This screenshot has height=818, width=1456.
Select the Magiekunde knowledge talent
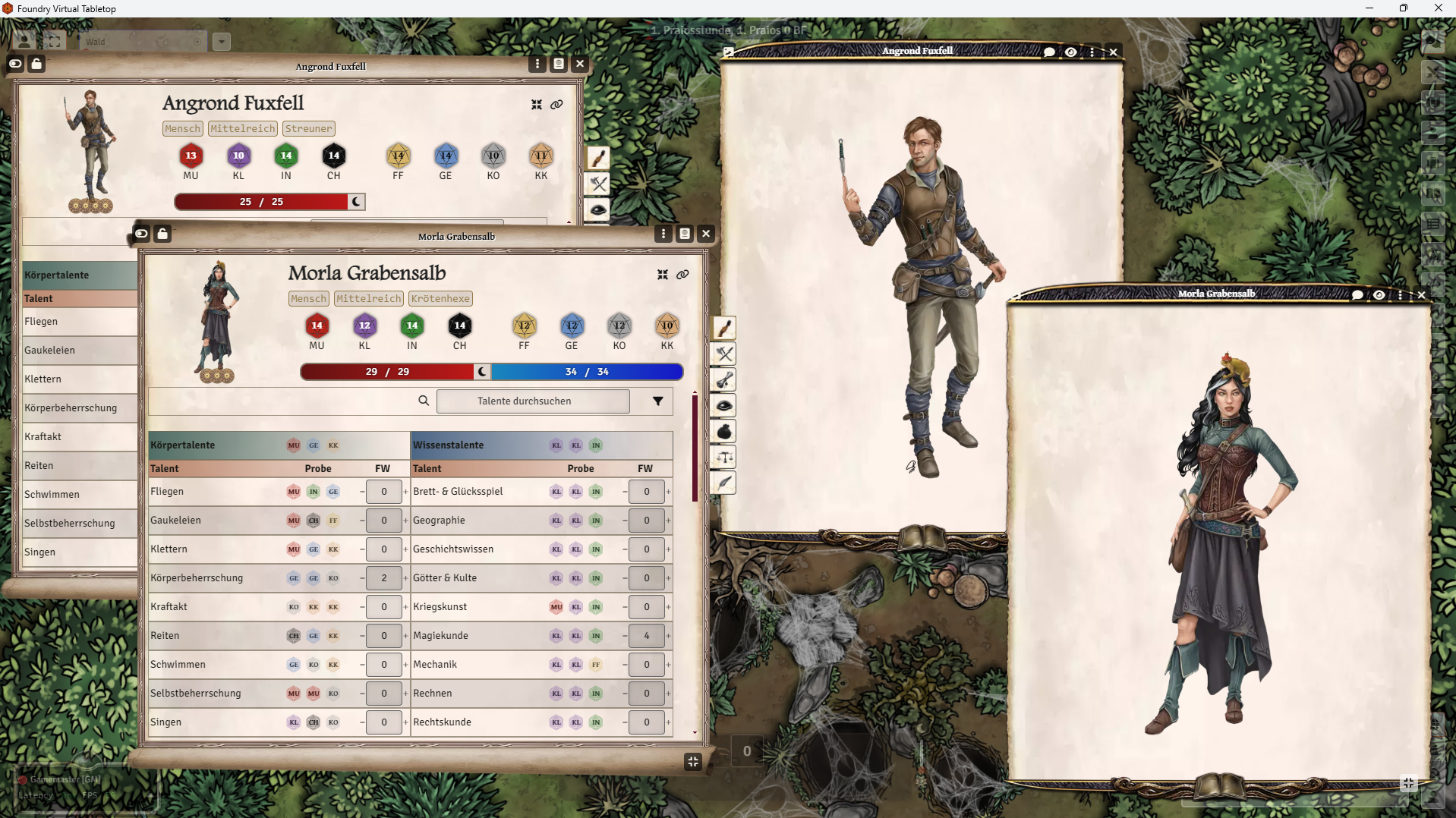(x=440, y=636)
